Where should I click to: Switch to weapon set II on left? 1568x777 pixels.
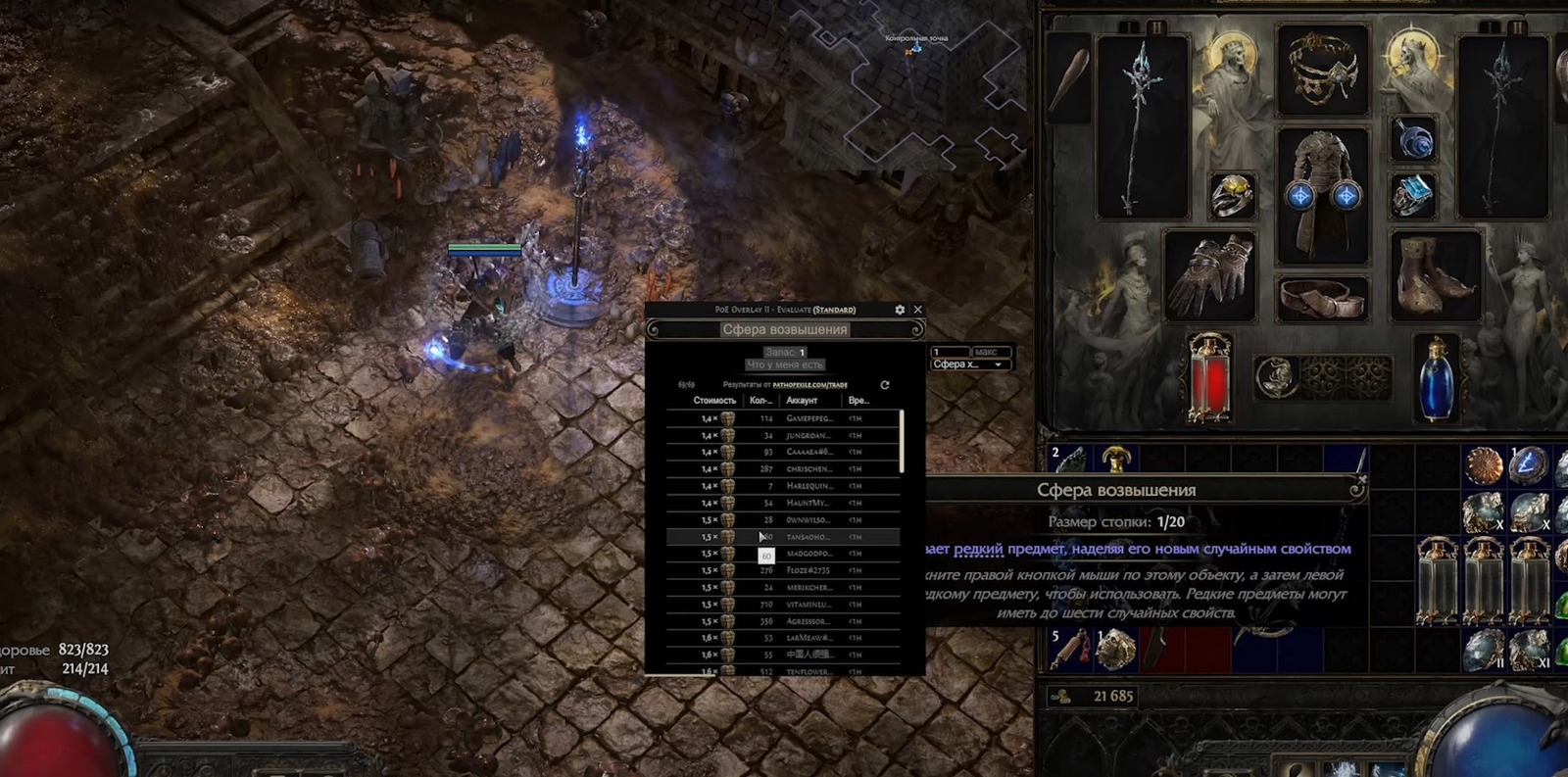coord(1156,27)
